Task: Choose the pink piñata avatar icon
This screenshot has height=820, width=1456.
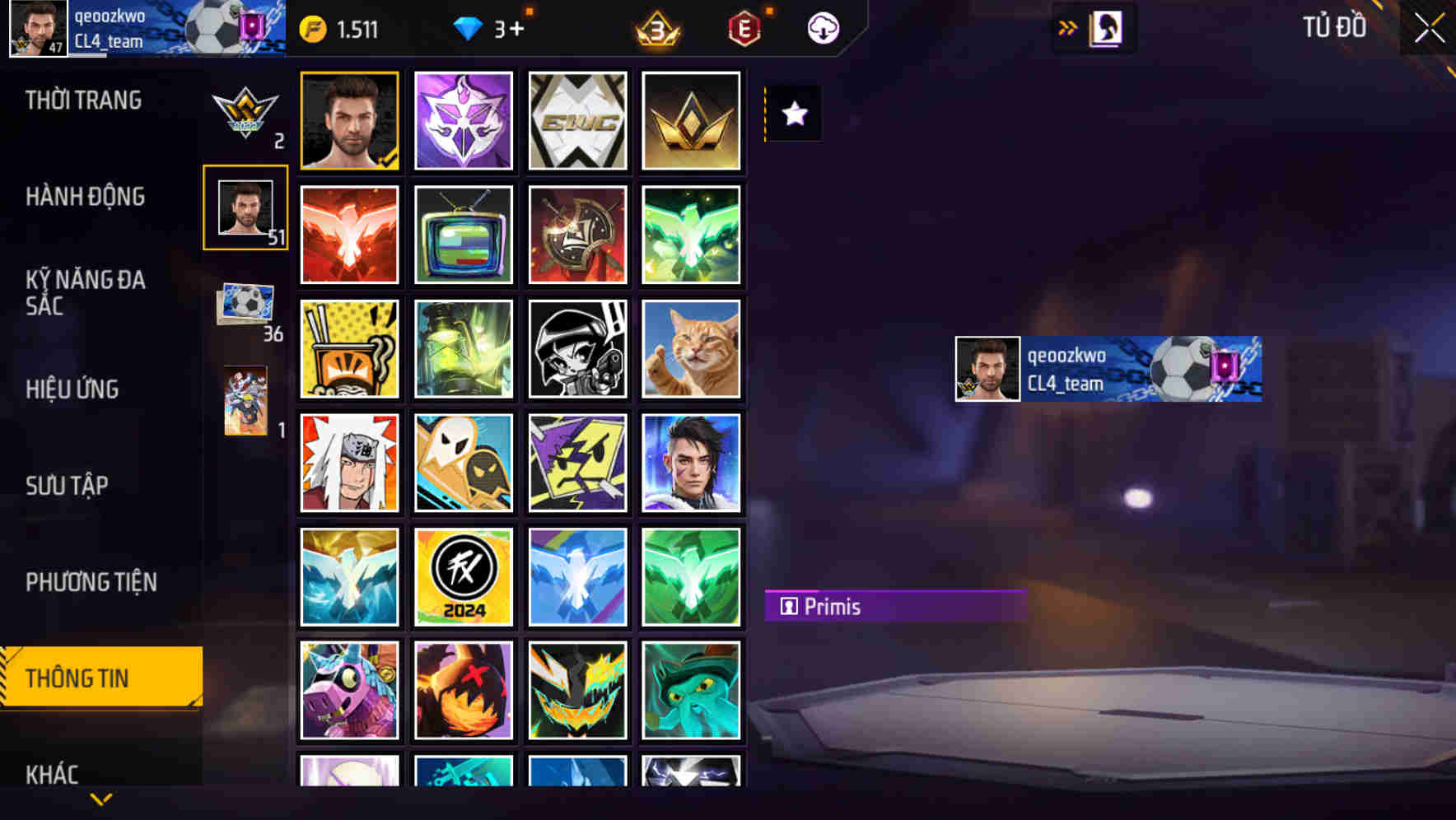Action: (348, 692)
